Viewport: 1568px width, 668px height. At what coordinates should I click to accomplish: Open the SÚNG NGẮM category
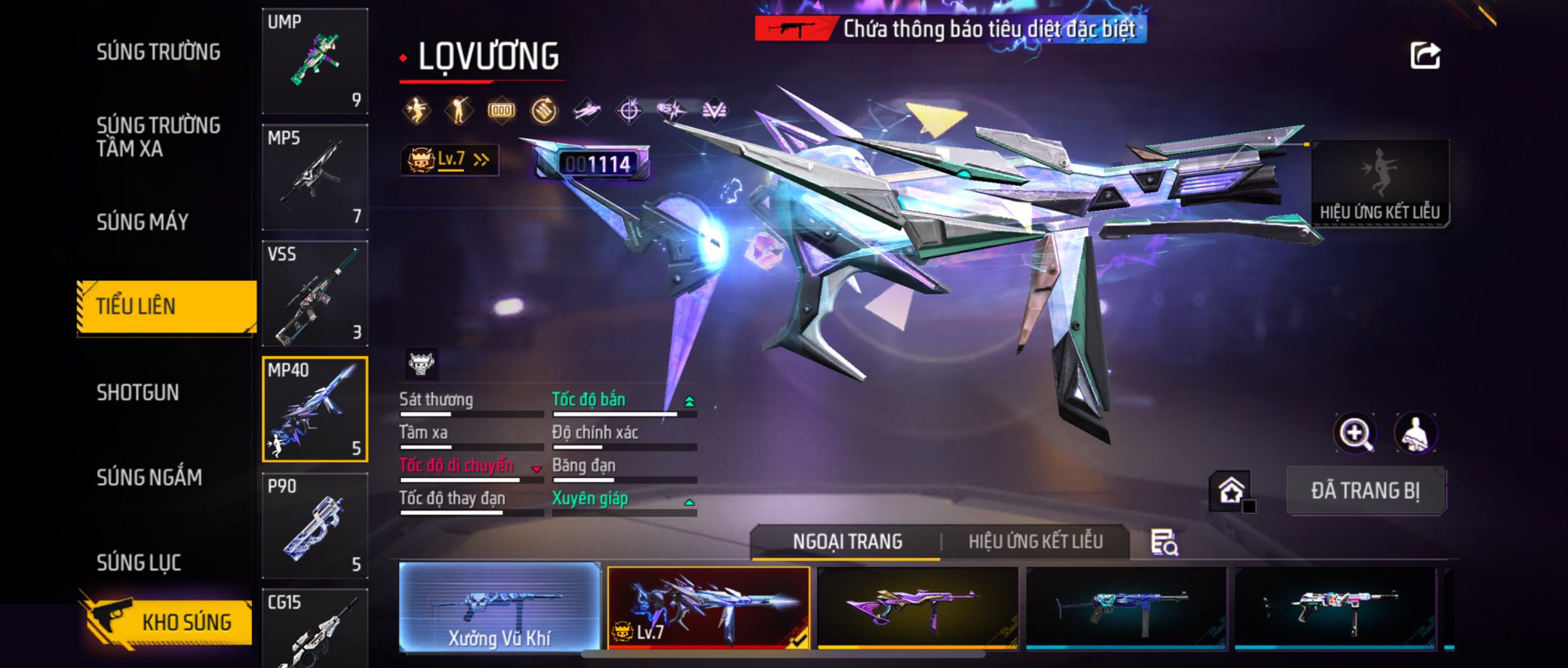point(149,477)
